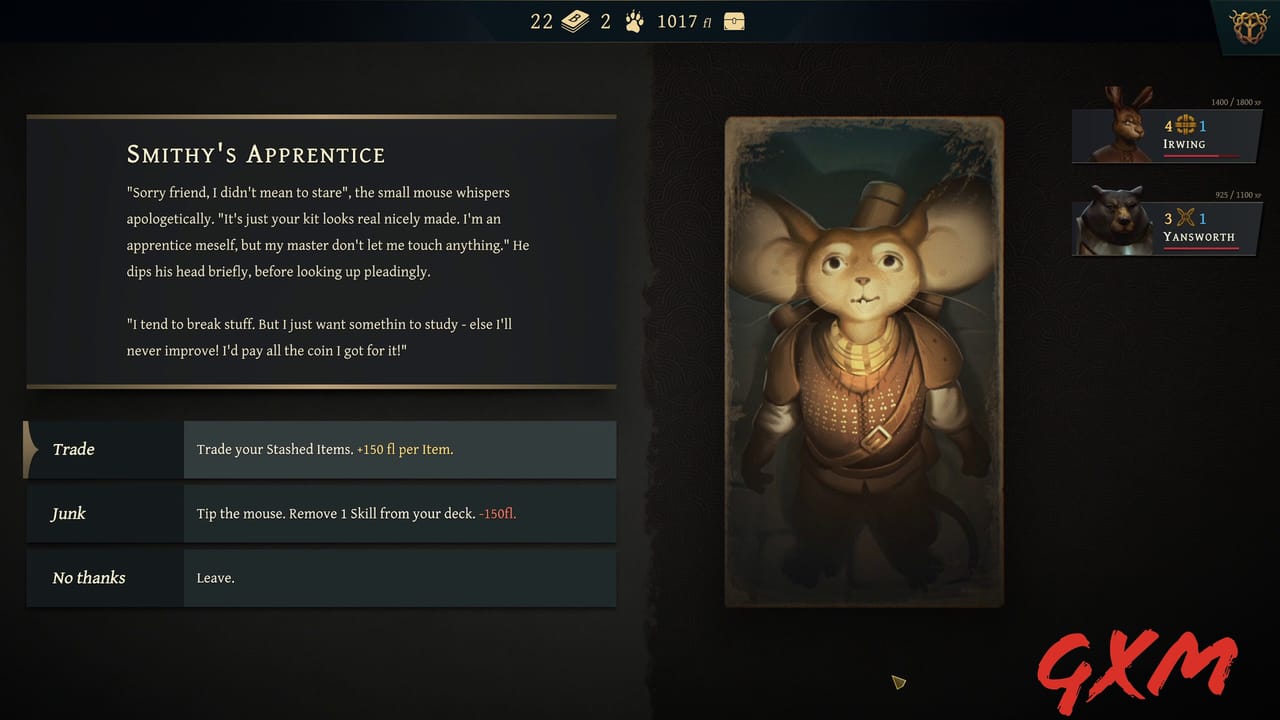Click the card deck icon in the top bar
The width and height of the screenshot is (1280, 720).
click(x=575, y=20)
